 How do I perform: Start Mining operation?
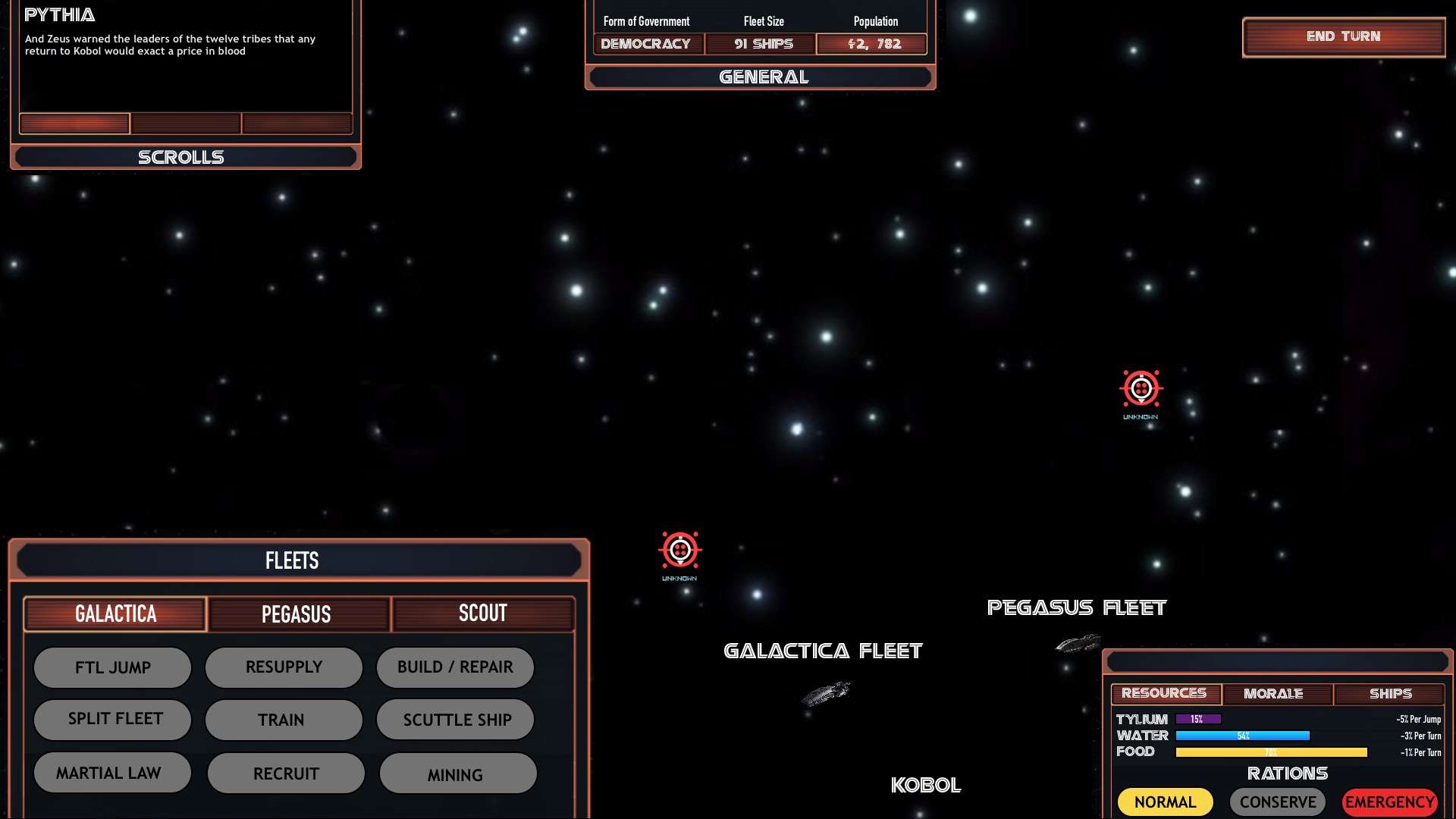(458, 774)
